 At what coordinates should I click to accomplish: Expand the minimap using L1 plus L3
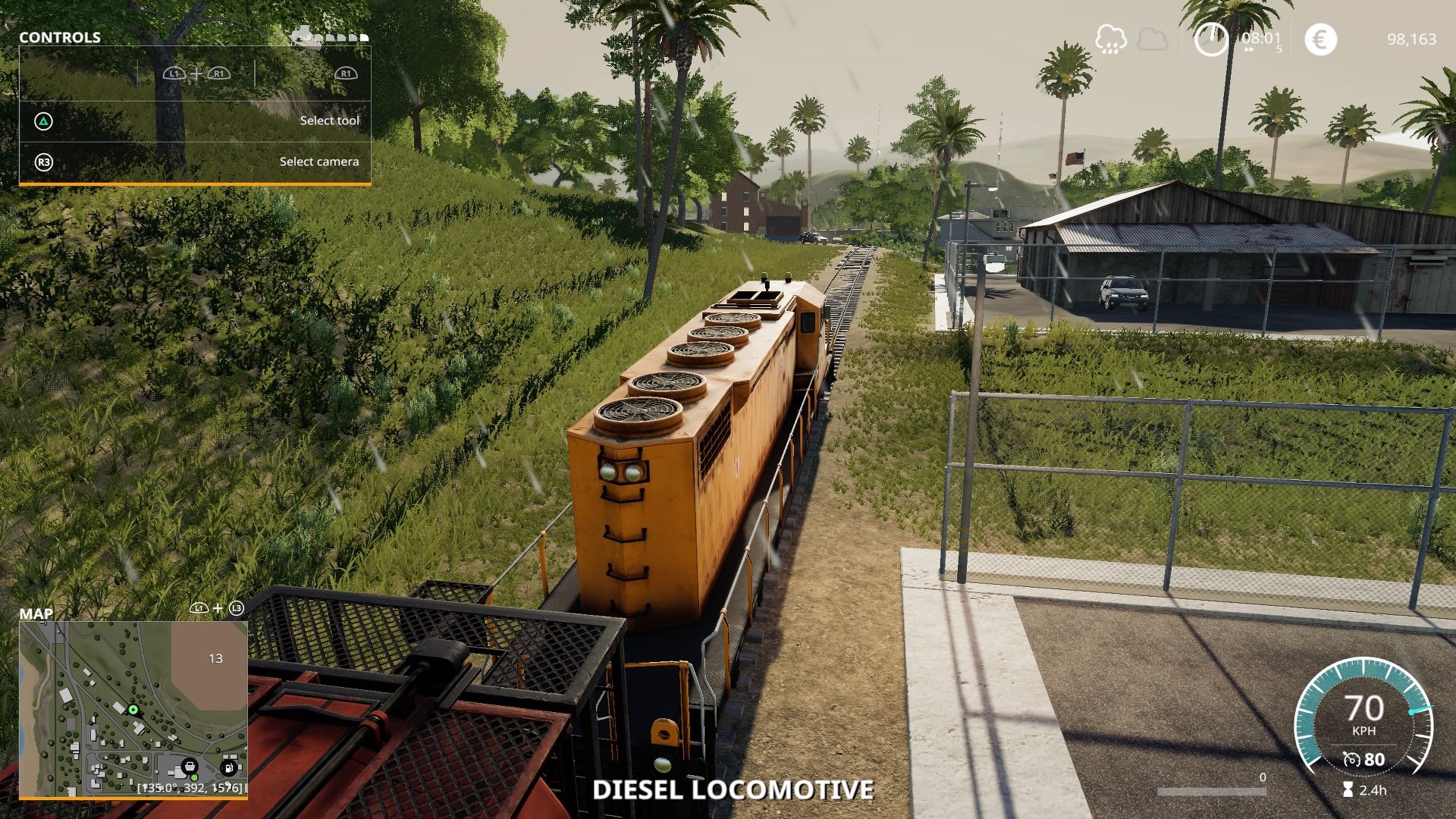coord(217,607)
